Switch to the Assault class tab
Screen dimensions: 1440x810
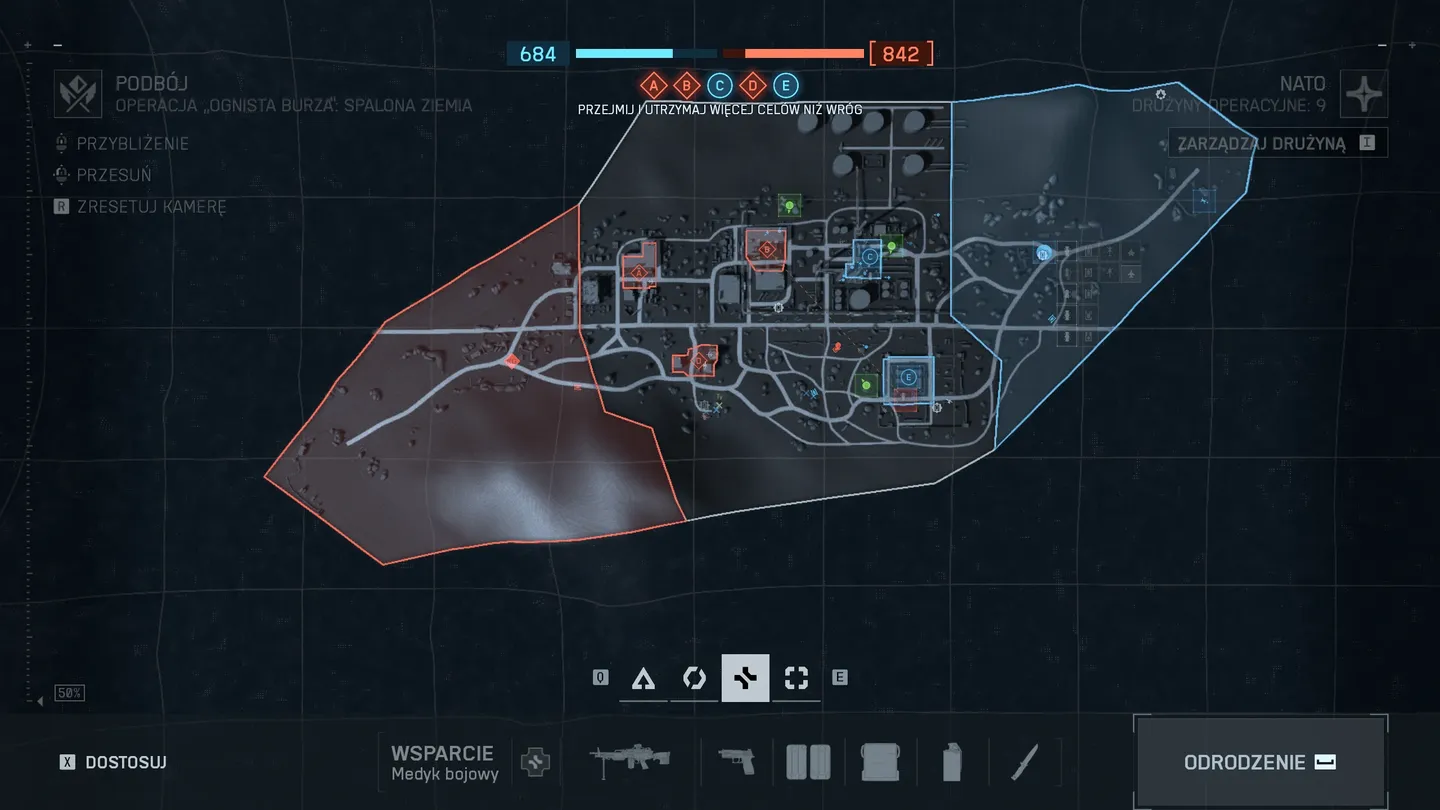(x=643, y=679)
